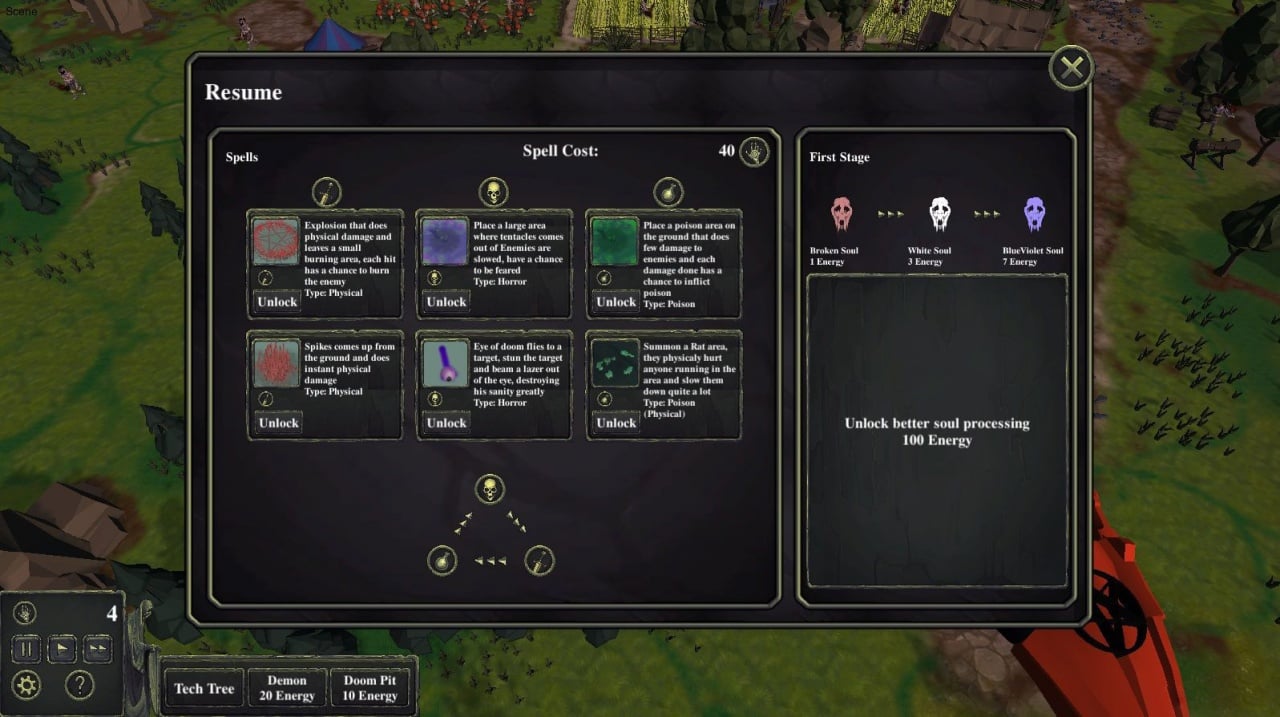Unlock the Explosion physical spell

pyautogui.click(x=278, y=302)
